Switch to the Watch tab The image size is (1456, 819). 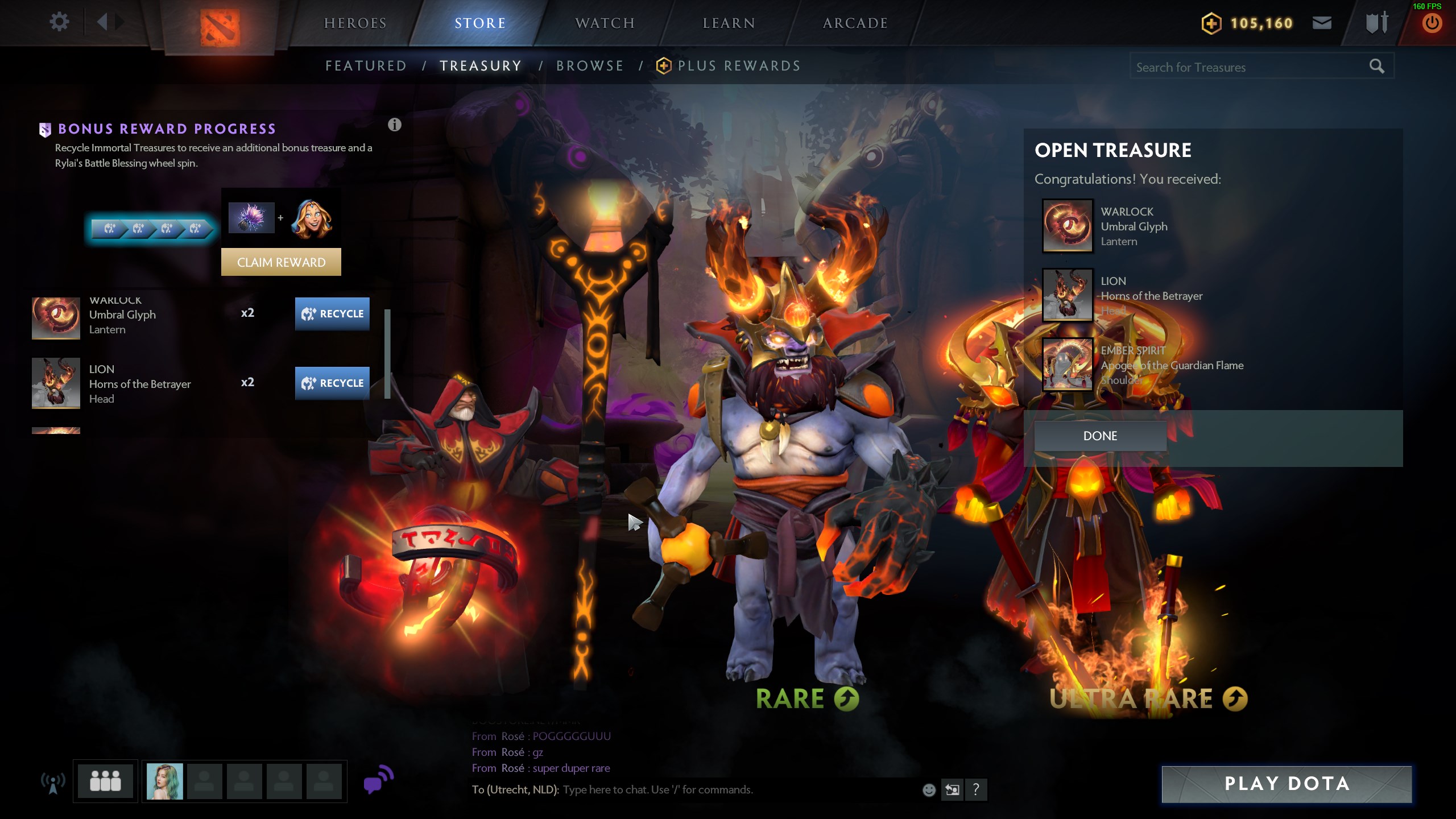(x=605, y=23)
